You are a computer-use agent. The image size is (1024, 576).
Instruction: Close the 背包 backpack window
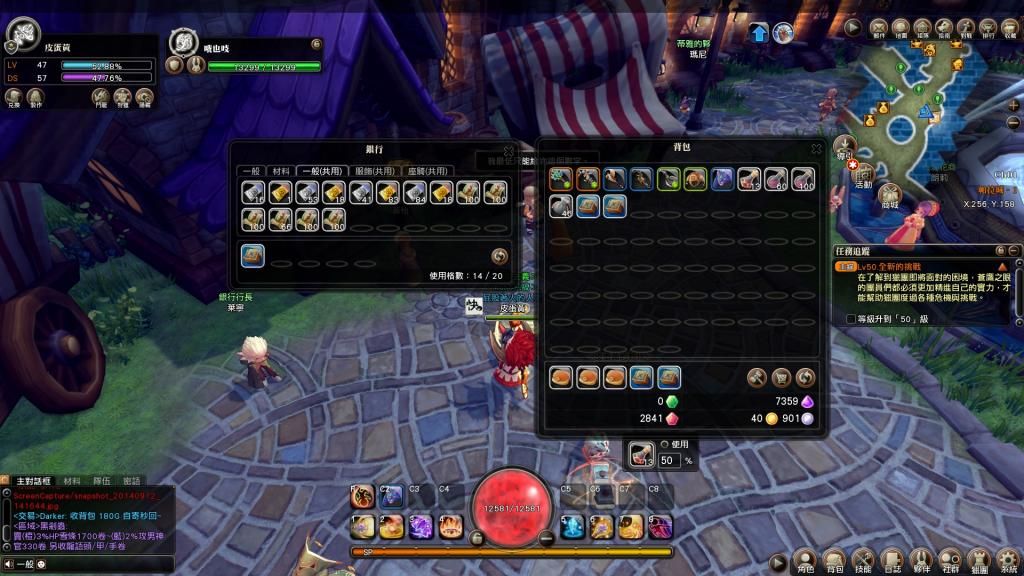coord(816,150)
